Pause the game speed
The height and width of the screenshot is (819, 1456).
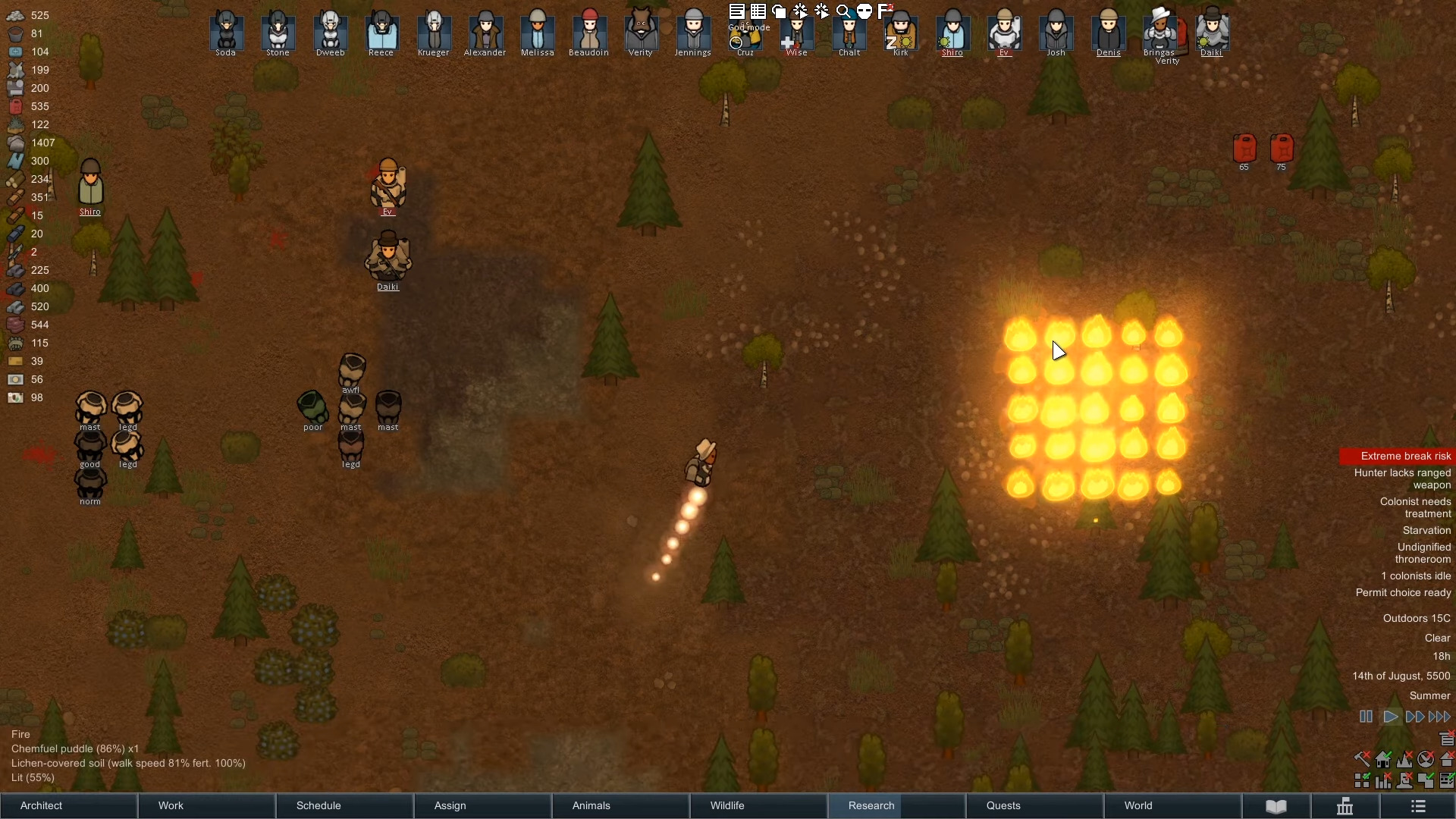[1366, 717]
